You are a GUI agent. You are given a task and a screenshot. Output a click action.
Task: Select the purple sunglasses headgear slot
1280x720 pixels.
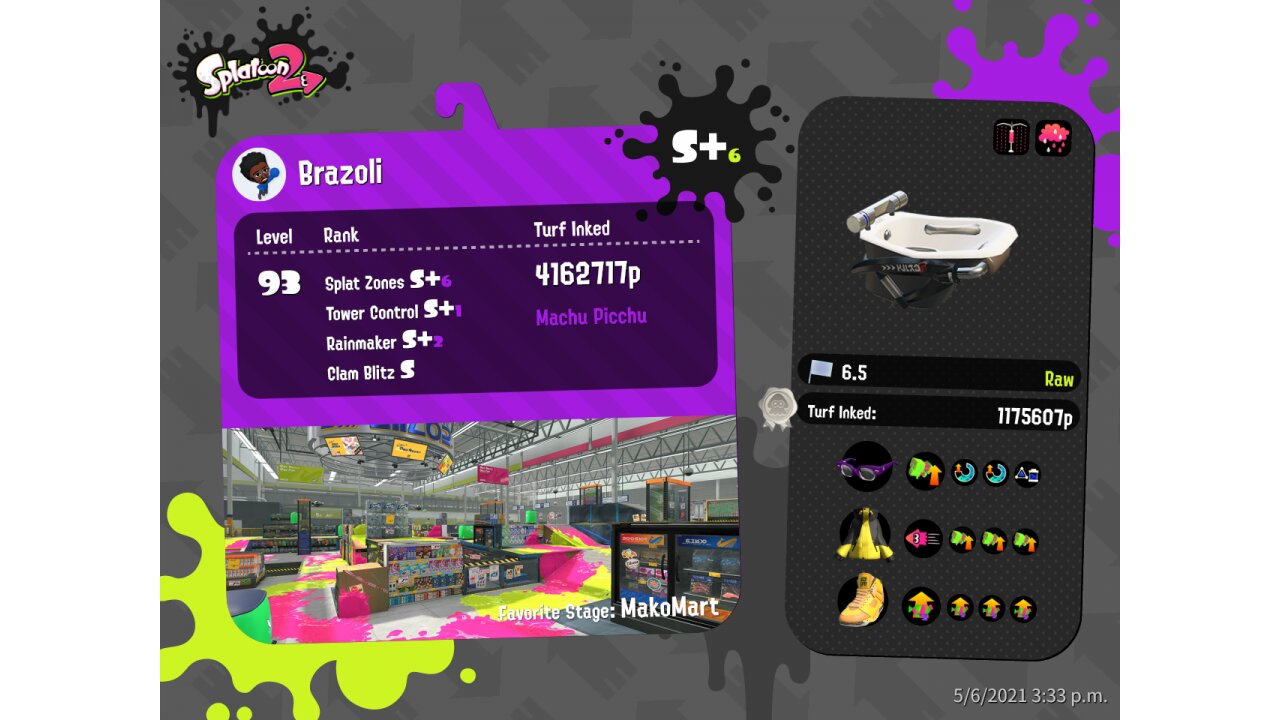864,466
